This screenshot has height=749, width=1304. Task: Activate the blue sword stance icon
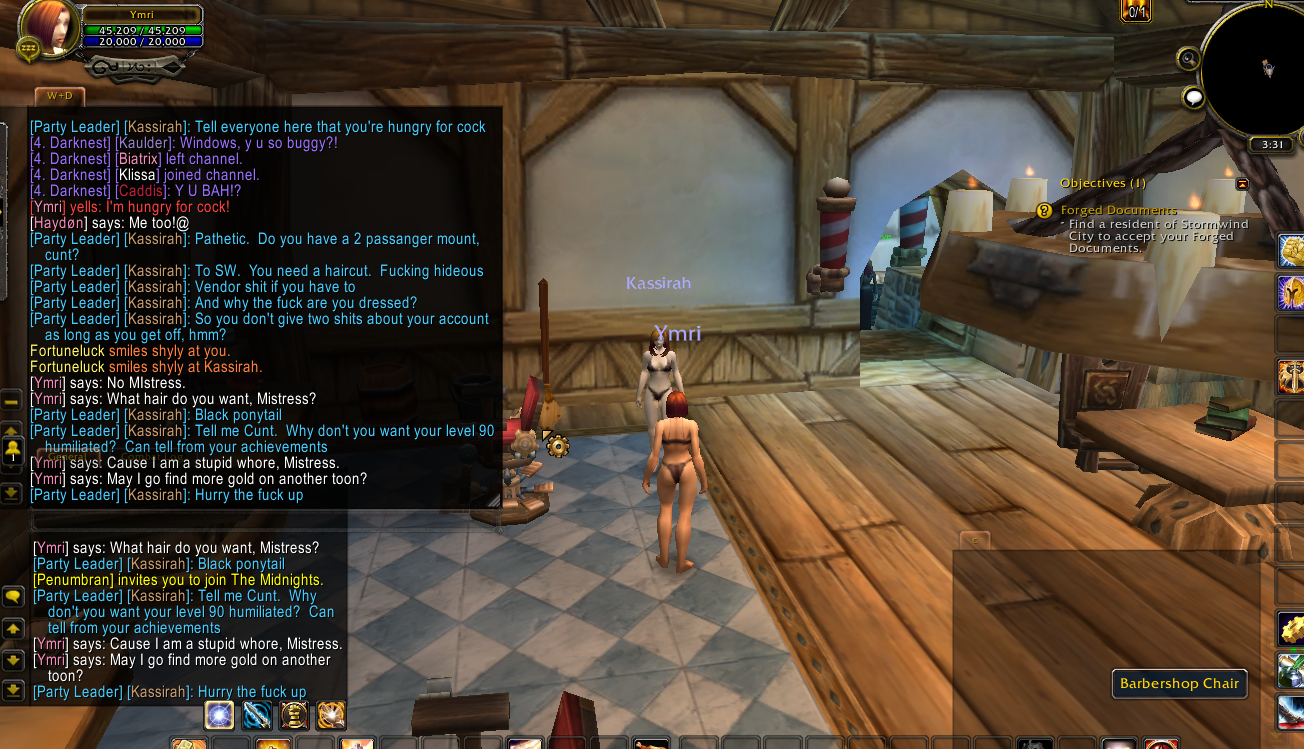pyautogui.click(x=257, y=715)
